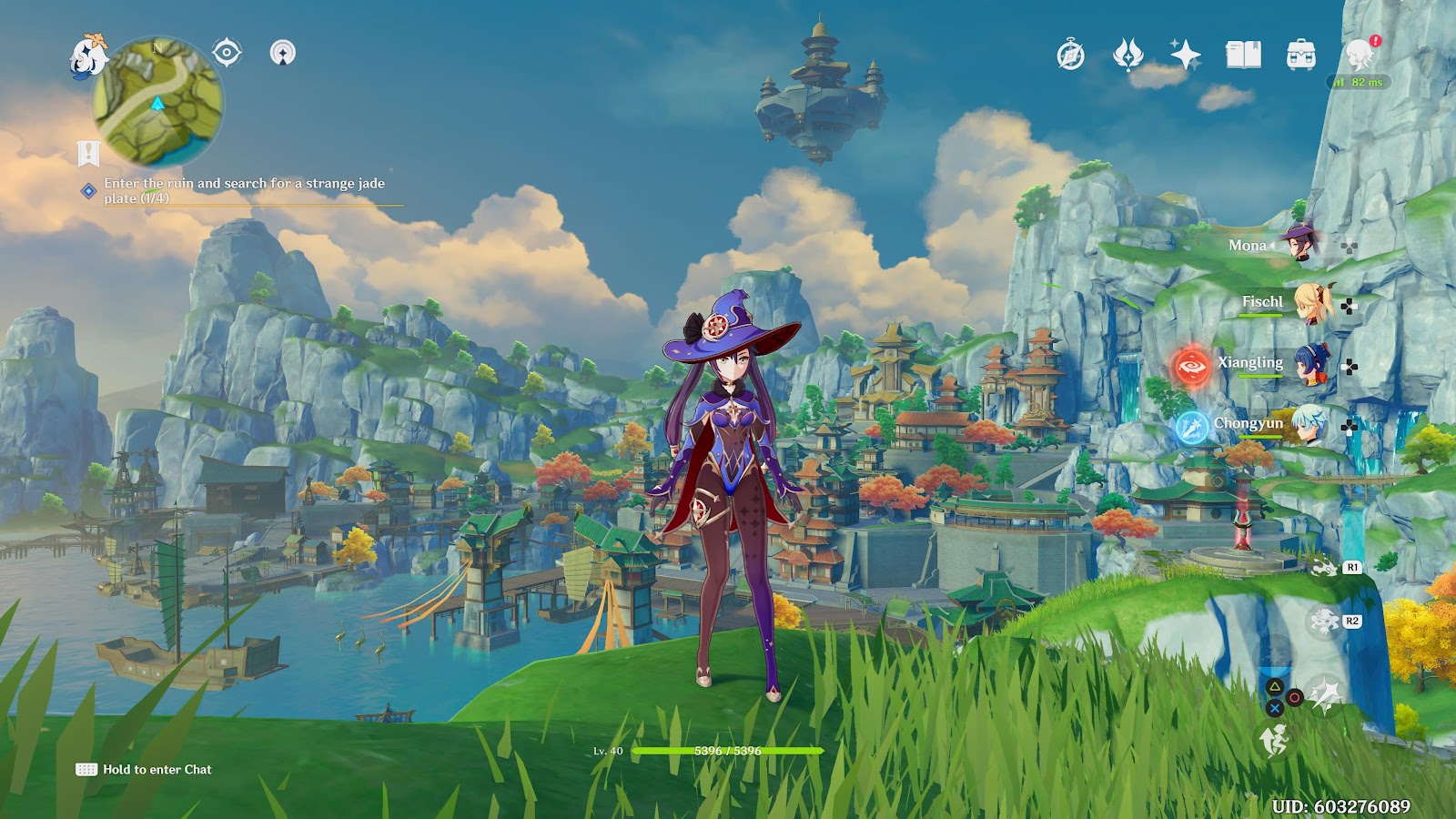Open the open-book Adventurer Handbook icon

click(1243, 56)
